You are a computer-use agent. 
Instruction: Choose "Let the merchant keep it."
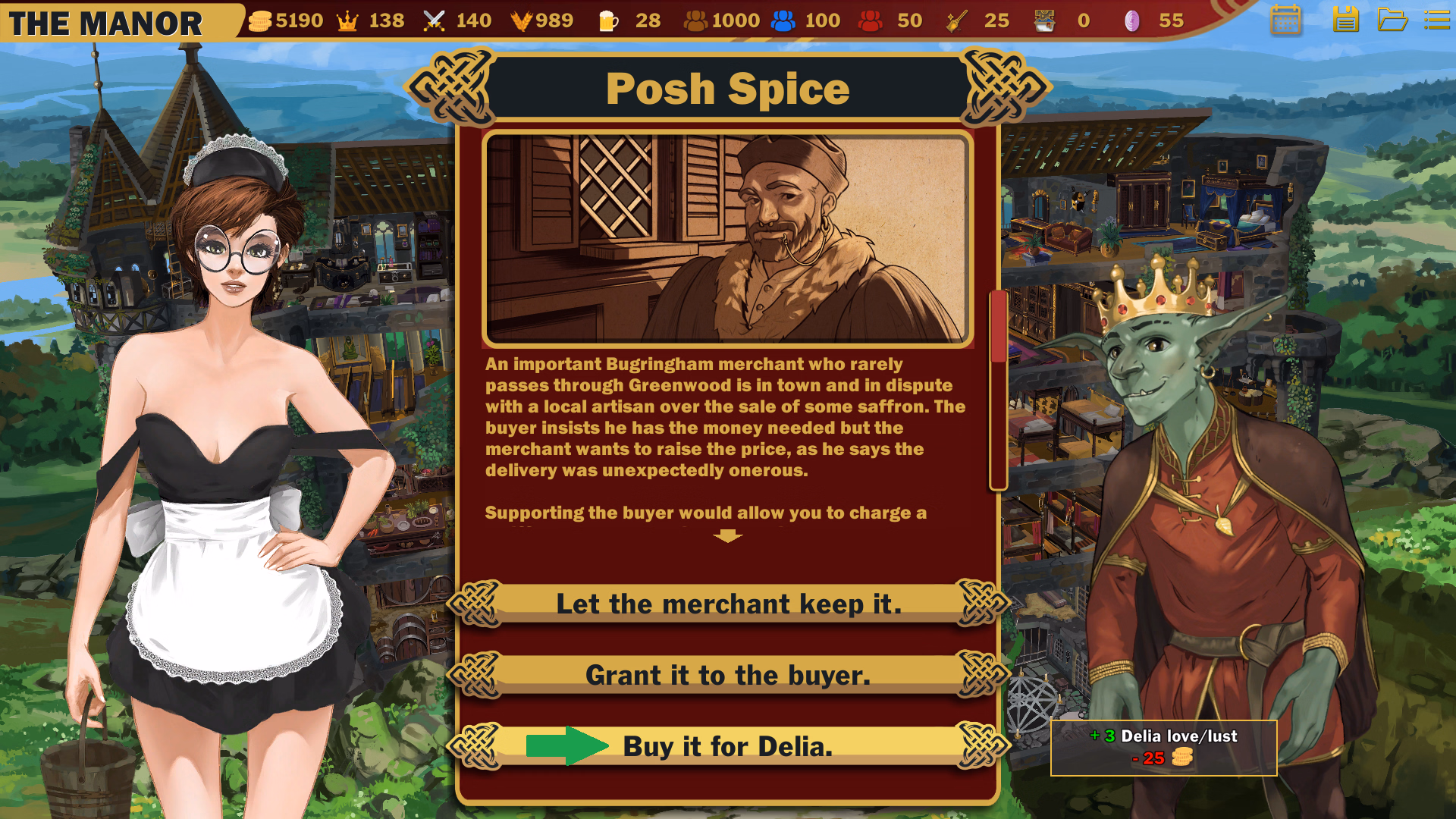(728, 604)
